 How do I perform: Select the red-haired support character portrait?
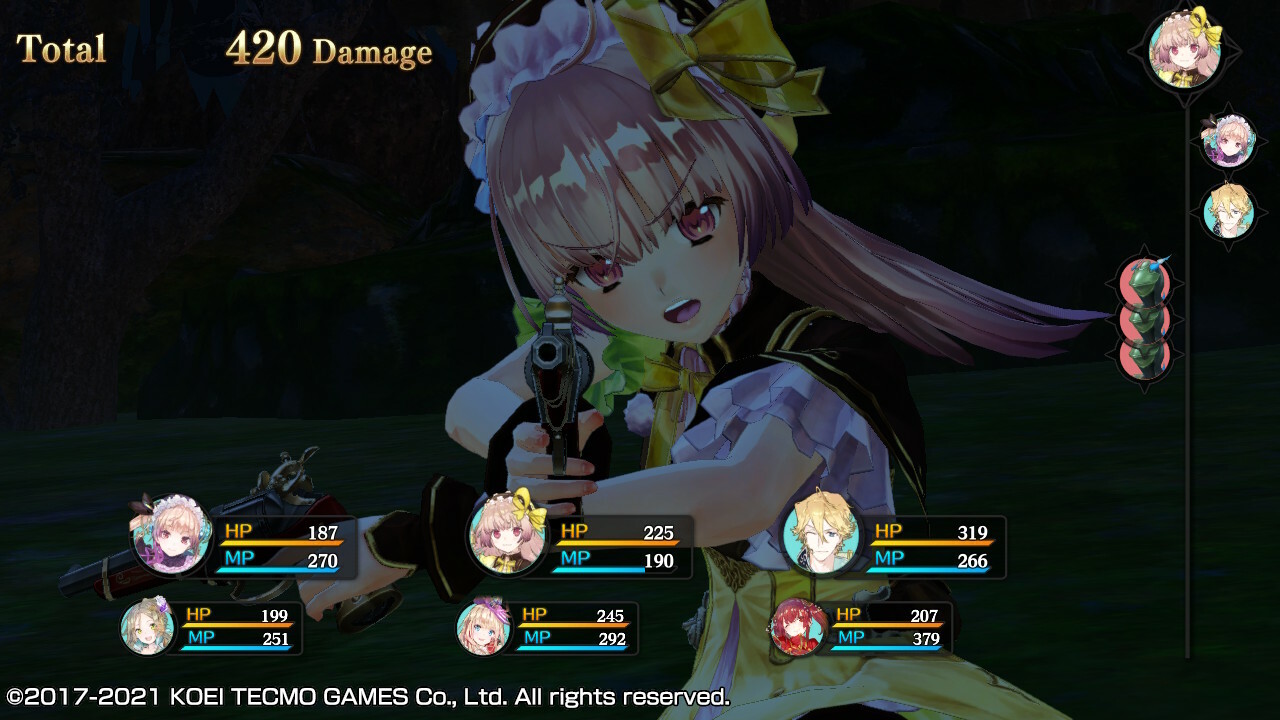pos(798,627)
